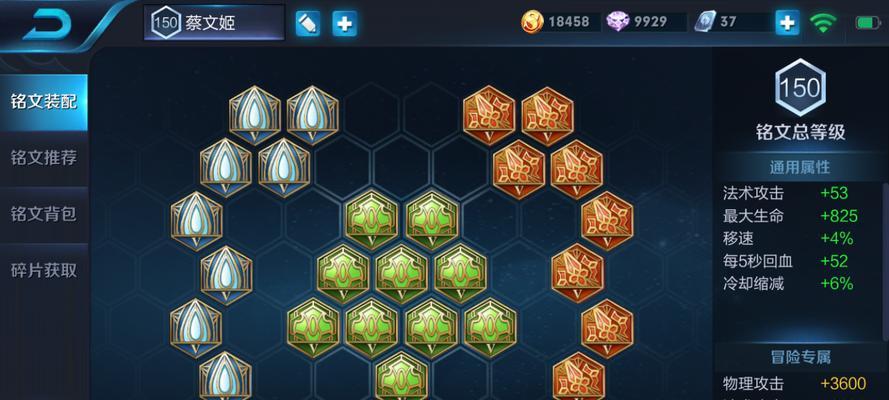The height and width of the screenshot is (400, 889).
Task: Open the 铭文背包 tab
Action: (43, 213)
